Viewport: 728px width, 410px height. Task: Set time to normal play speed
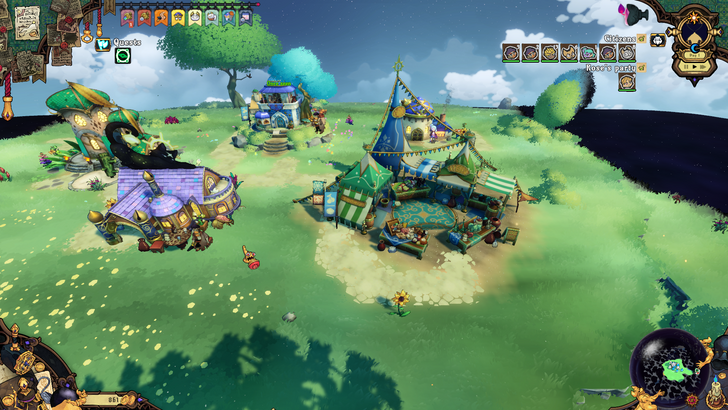point(692,67)
